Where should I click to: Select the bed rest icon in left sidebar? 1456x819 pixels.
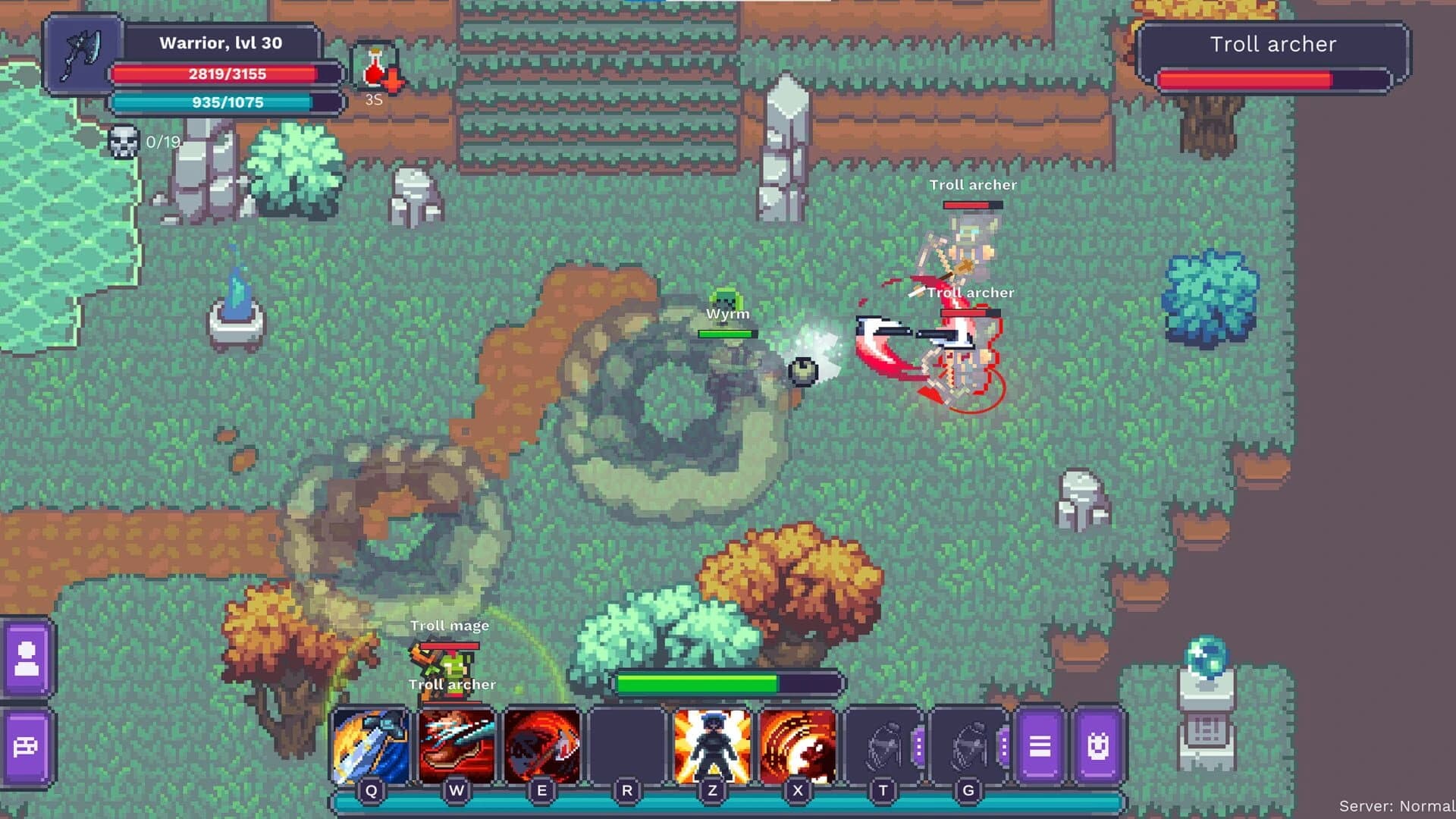(28, 747)
